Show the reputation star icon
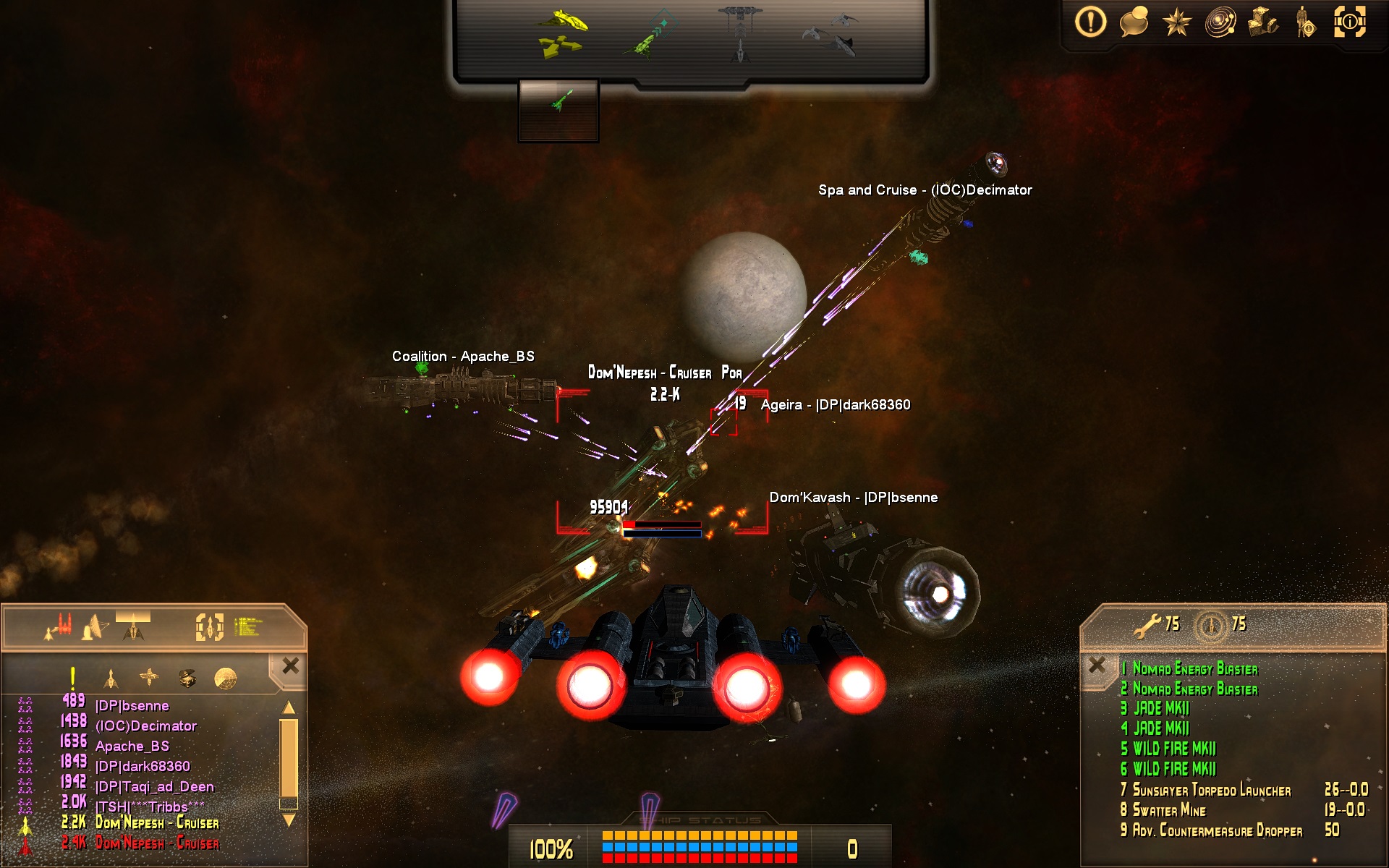The image size is (1389, 868). (1177, 22)
